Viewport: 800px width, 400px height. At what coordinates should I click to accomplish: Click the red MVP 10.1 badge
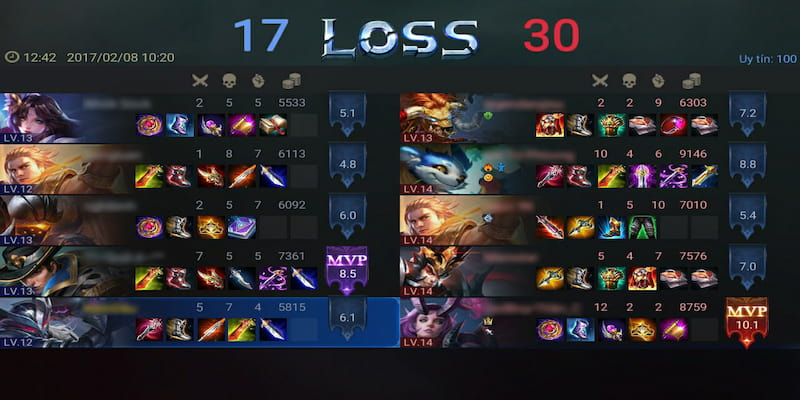tap(746, 320)
